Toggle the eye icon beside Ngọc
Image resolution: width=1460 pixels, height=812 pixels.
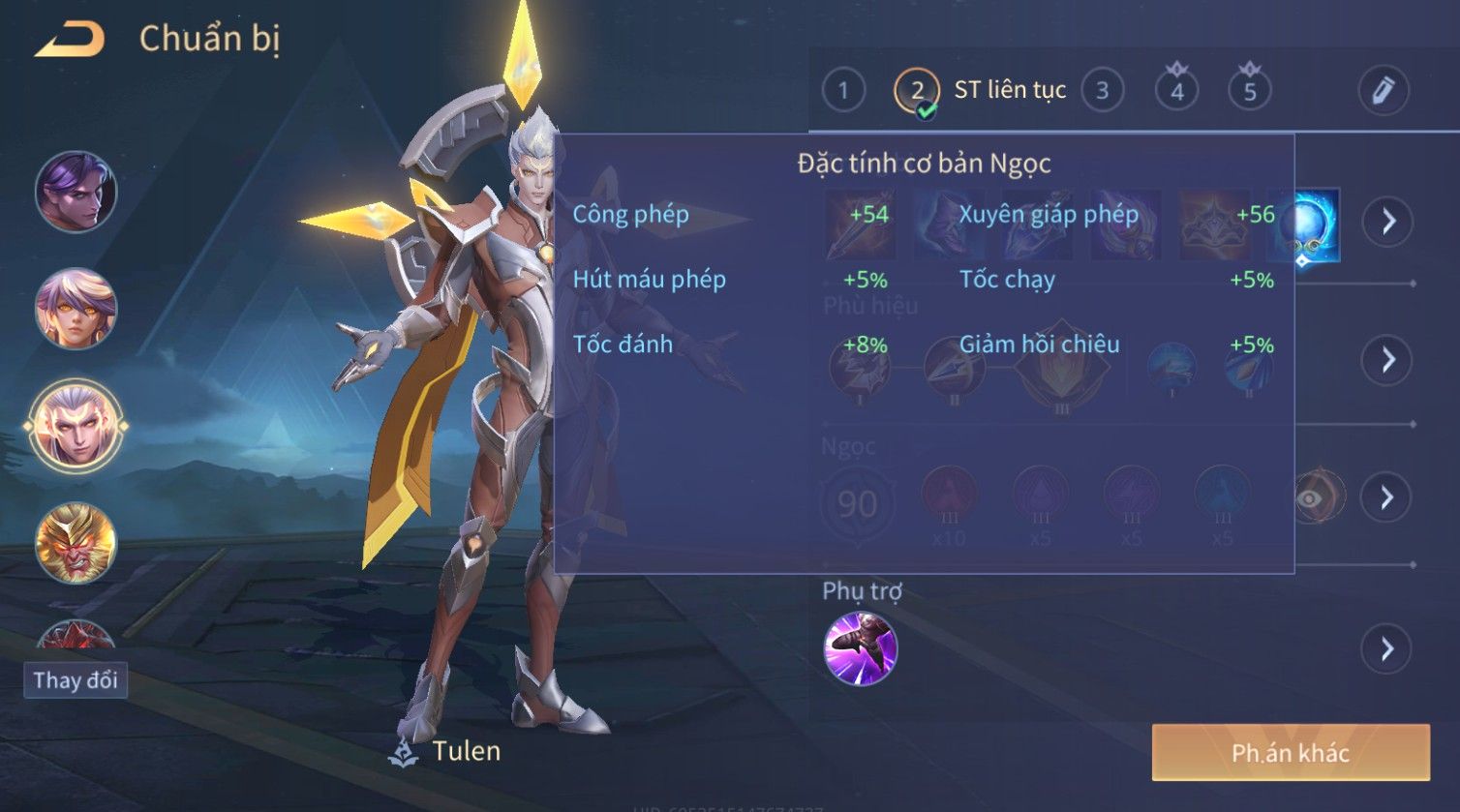pos(1310,497)
